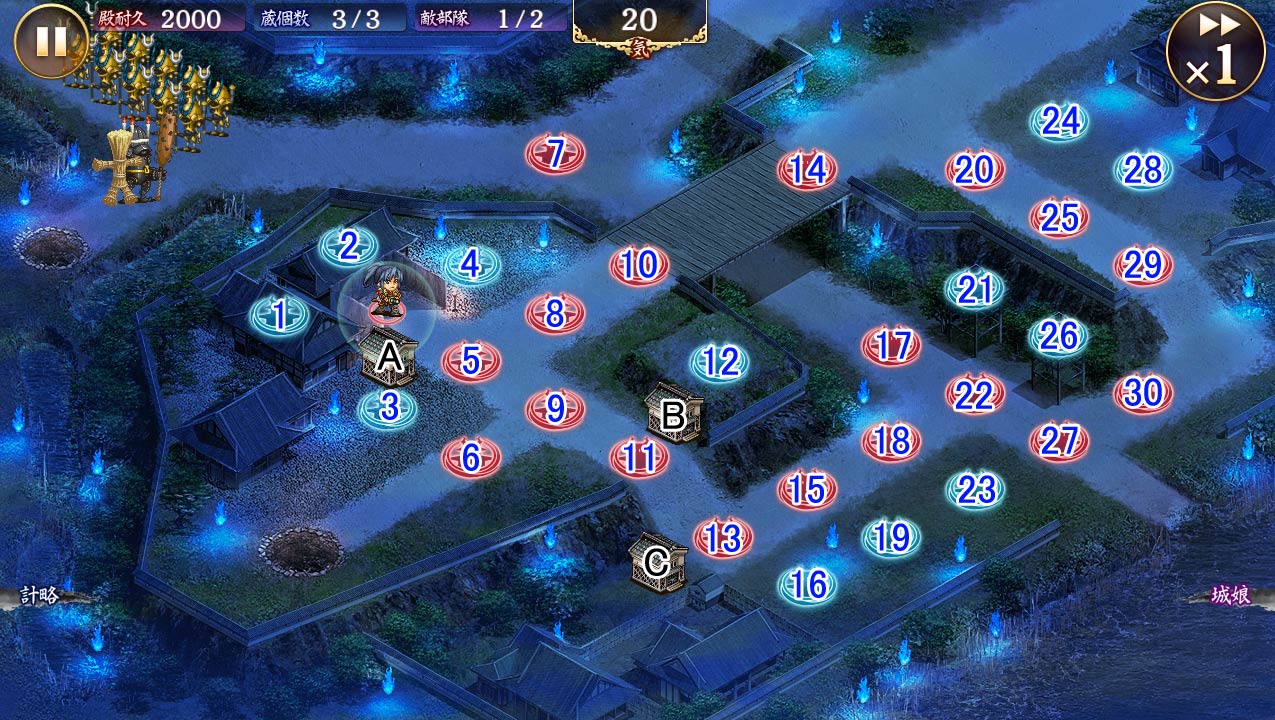Open the 計略 stratagem panel
The height and width of the screenshot is (720, 1275).
(40, 596)
